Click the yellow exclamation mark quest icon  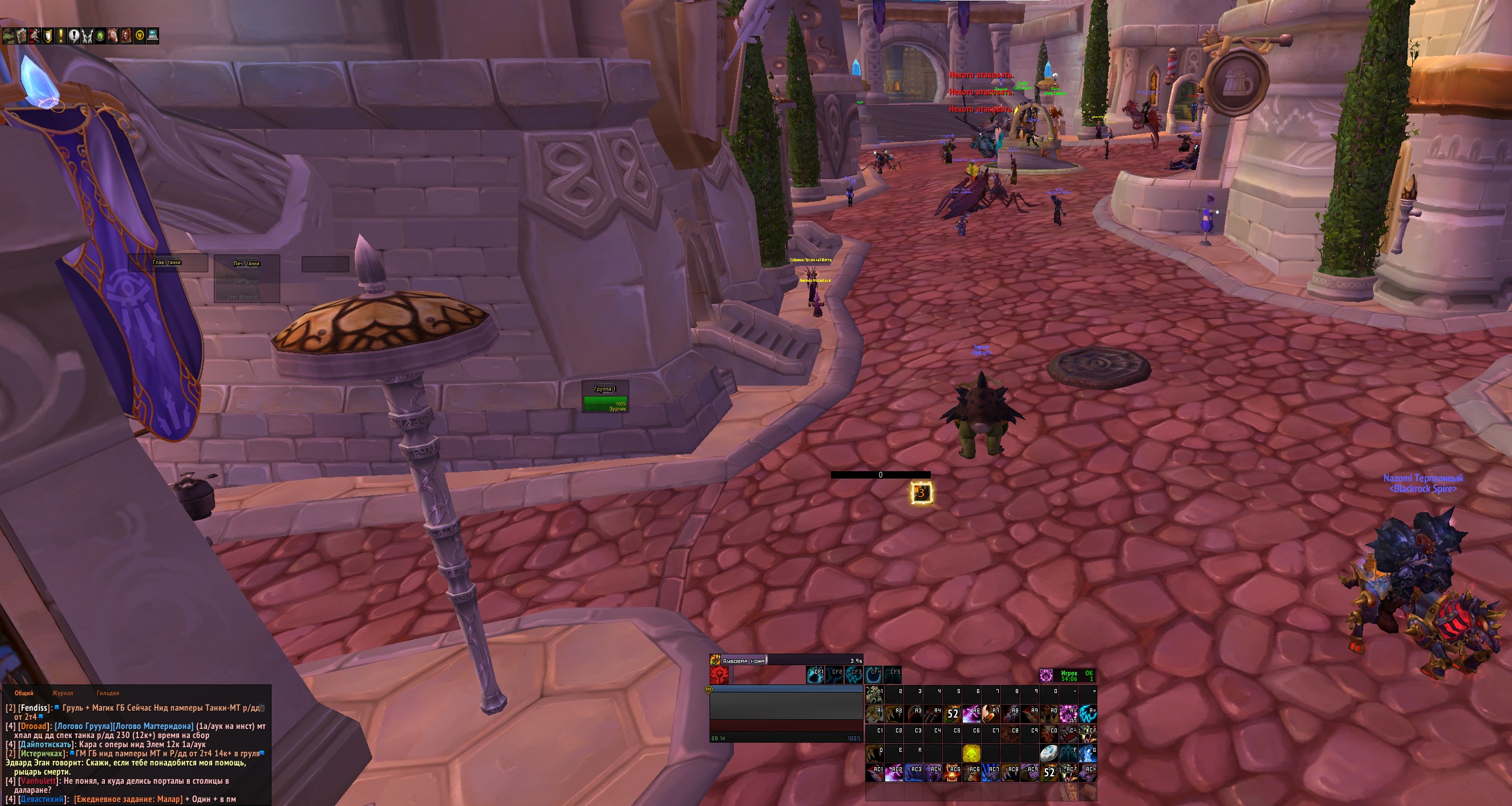(60, 36)
